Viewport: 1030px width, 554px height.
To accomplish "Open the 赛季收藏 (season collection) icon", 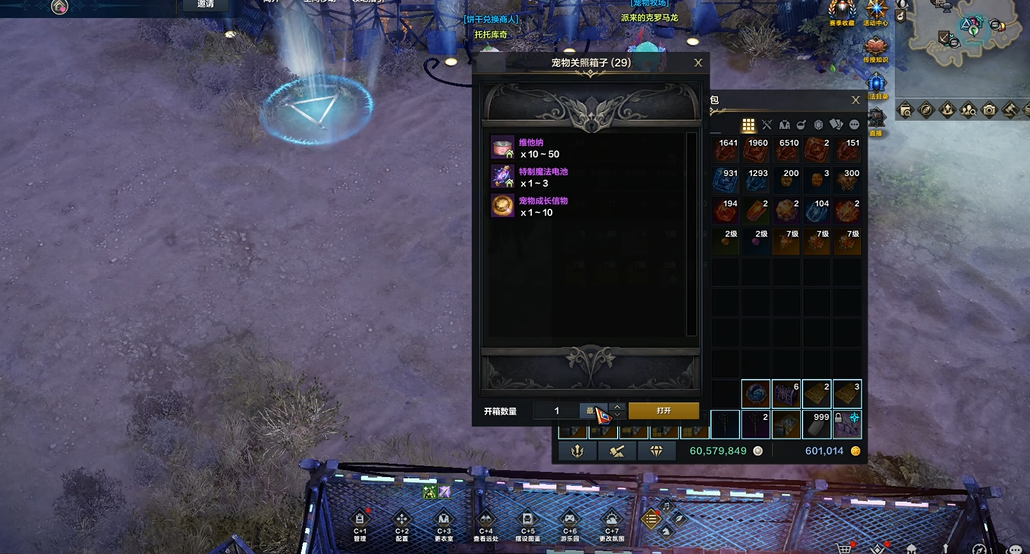I will 841,12.
